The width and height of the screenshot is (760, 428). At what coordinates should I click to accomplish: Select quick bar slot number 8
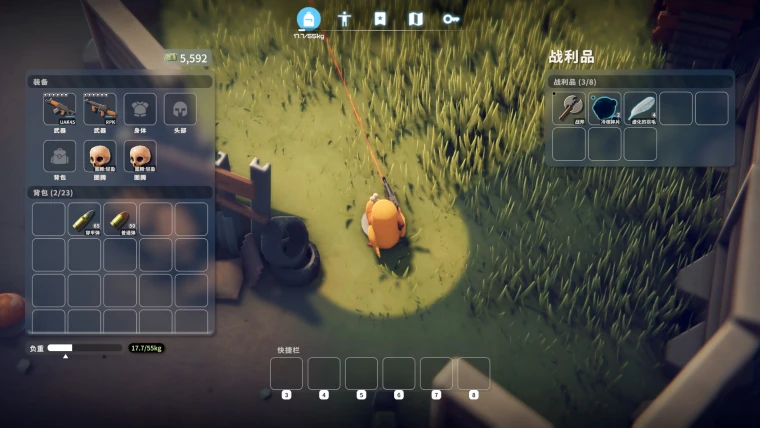[474, 374]
